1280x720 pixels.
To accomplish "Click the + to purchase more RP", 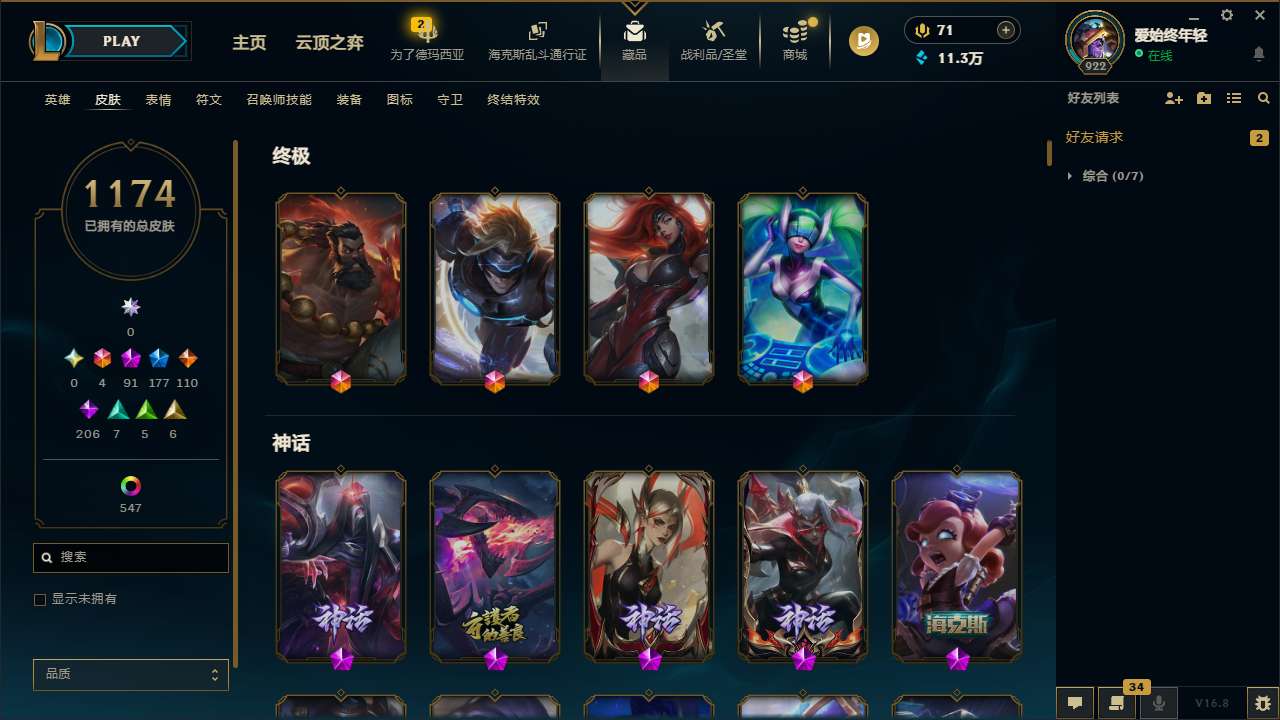I will [1004, 29].
